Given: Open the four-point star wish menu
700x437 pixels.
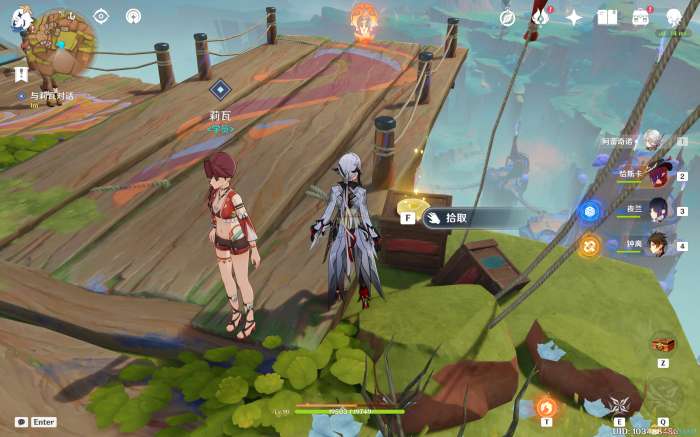Looking at the screenshot, I should point(574,17).
